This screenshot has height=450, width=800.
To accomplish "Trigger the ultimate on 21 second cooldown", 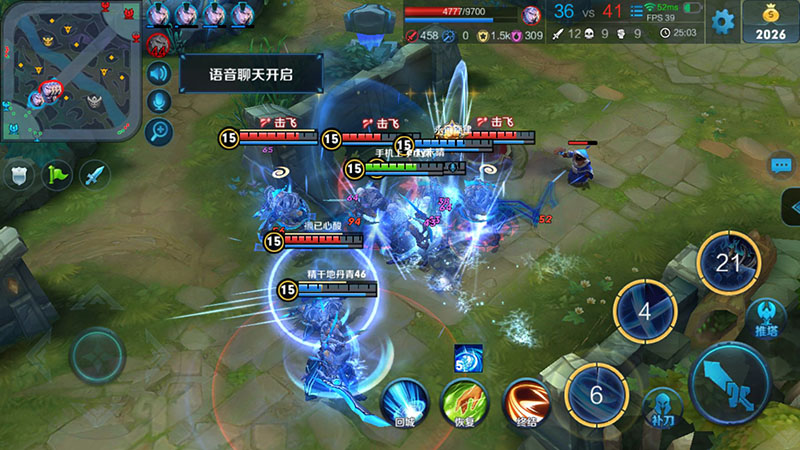I will tap(728, 262).
